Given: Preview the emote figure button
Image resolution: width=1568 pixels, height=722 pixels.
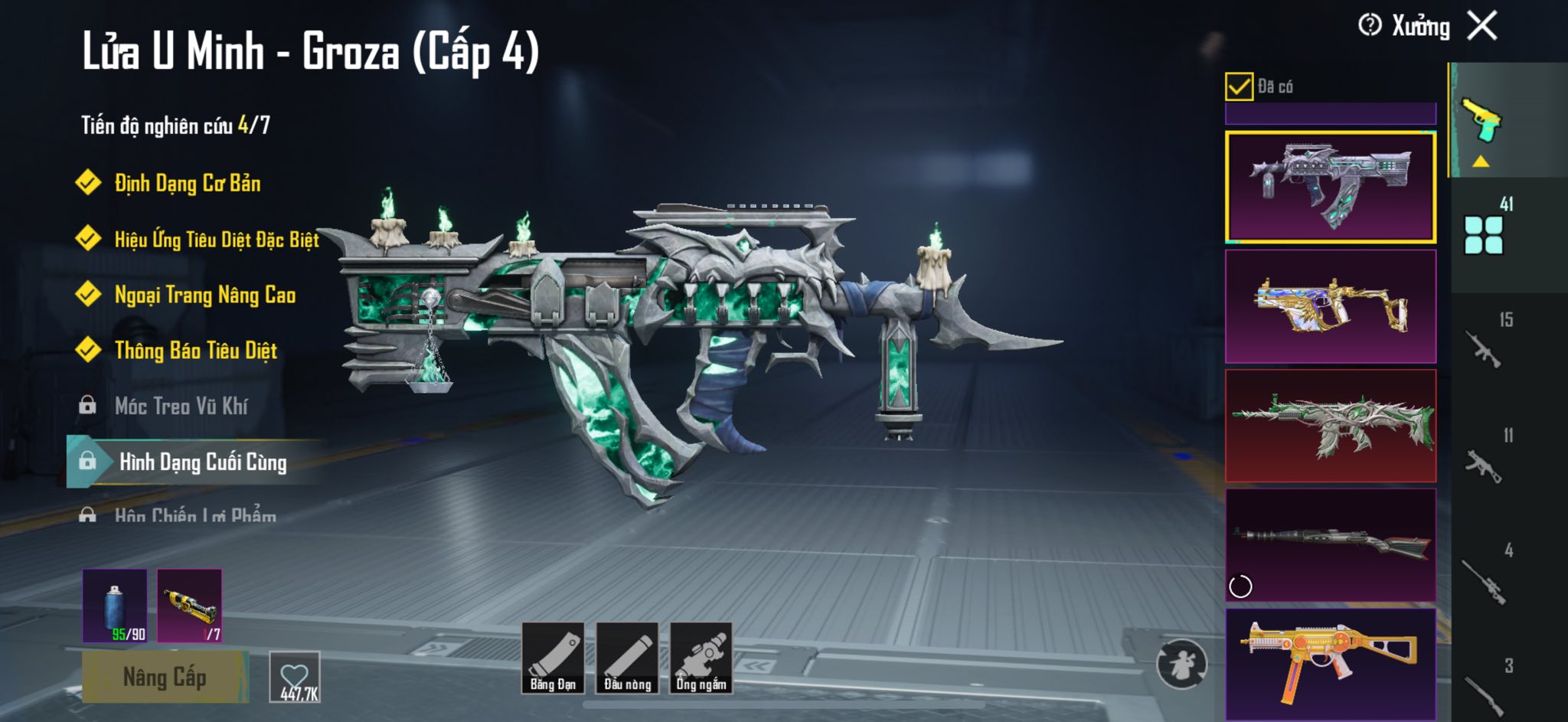Looking at the screenshot, I should coord(1181,664).
